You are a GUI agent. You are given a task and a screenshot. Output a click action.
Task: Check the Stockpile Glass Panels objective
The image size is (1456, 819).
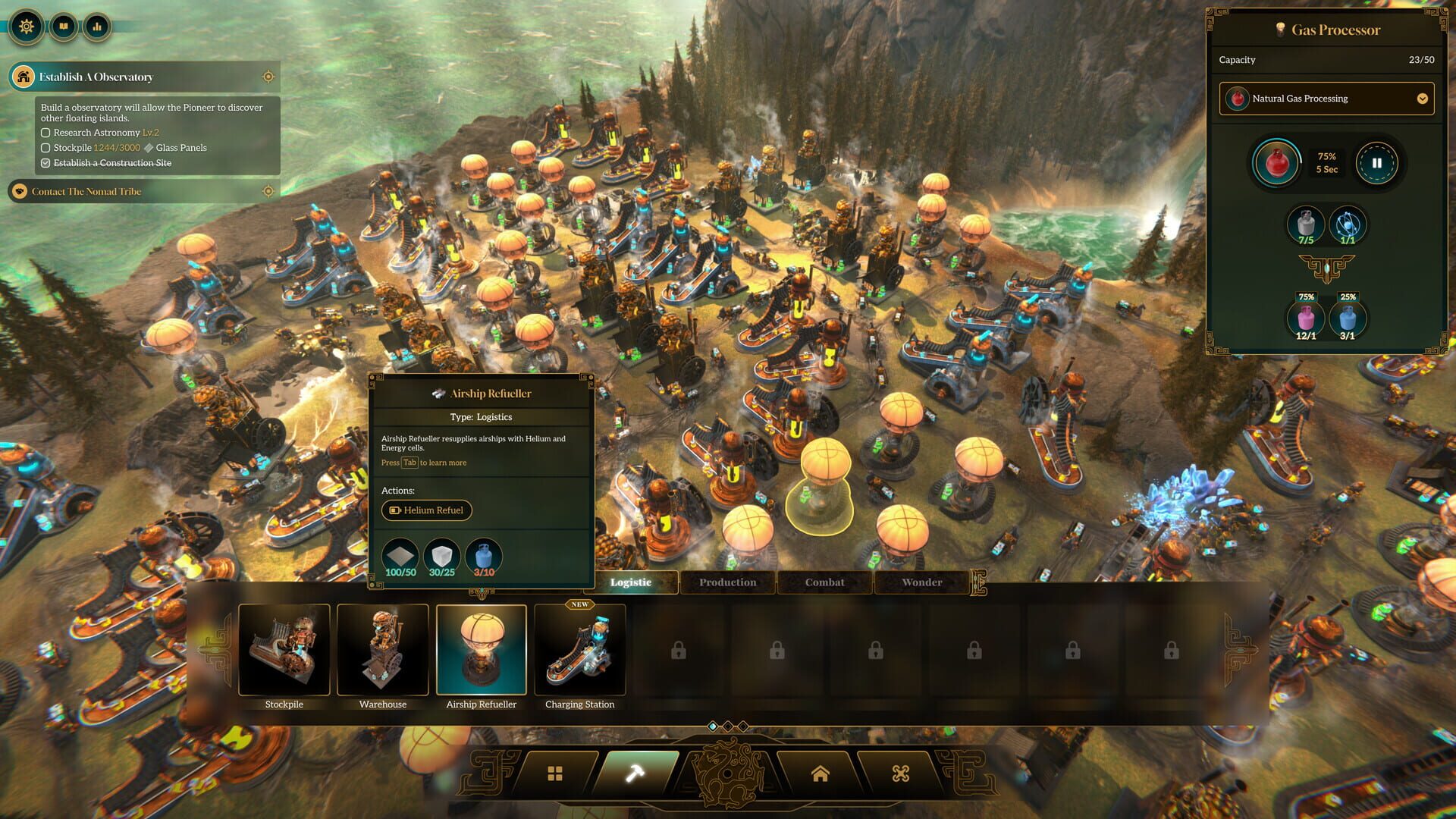click(45, 148)
